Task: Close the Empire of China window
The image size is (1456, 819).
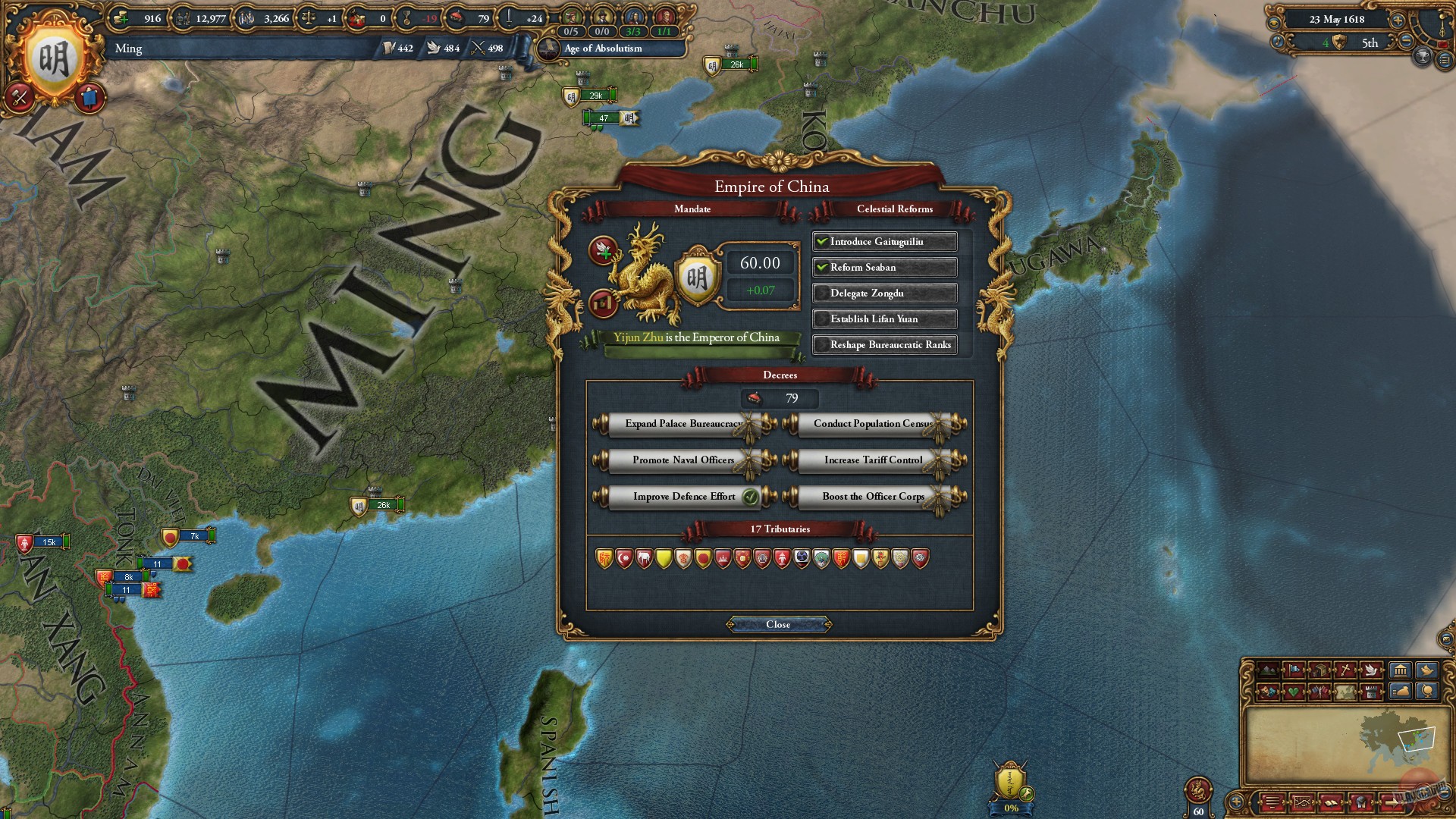Action: click(777, 624)
